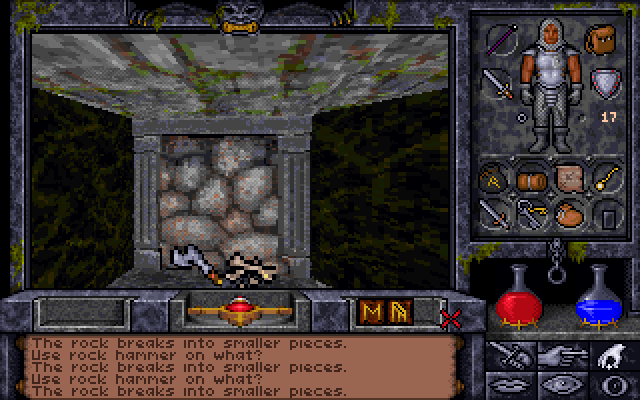Choose the Use pointing-hand command

[x=561, y=354]
